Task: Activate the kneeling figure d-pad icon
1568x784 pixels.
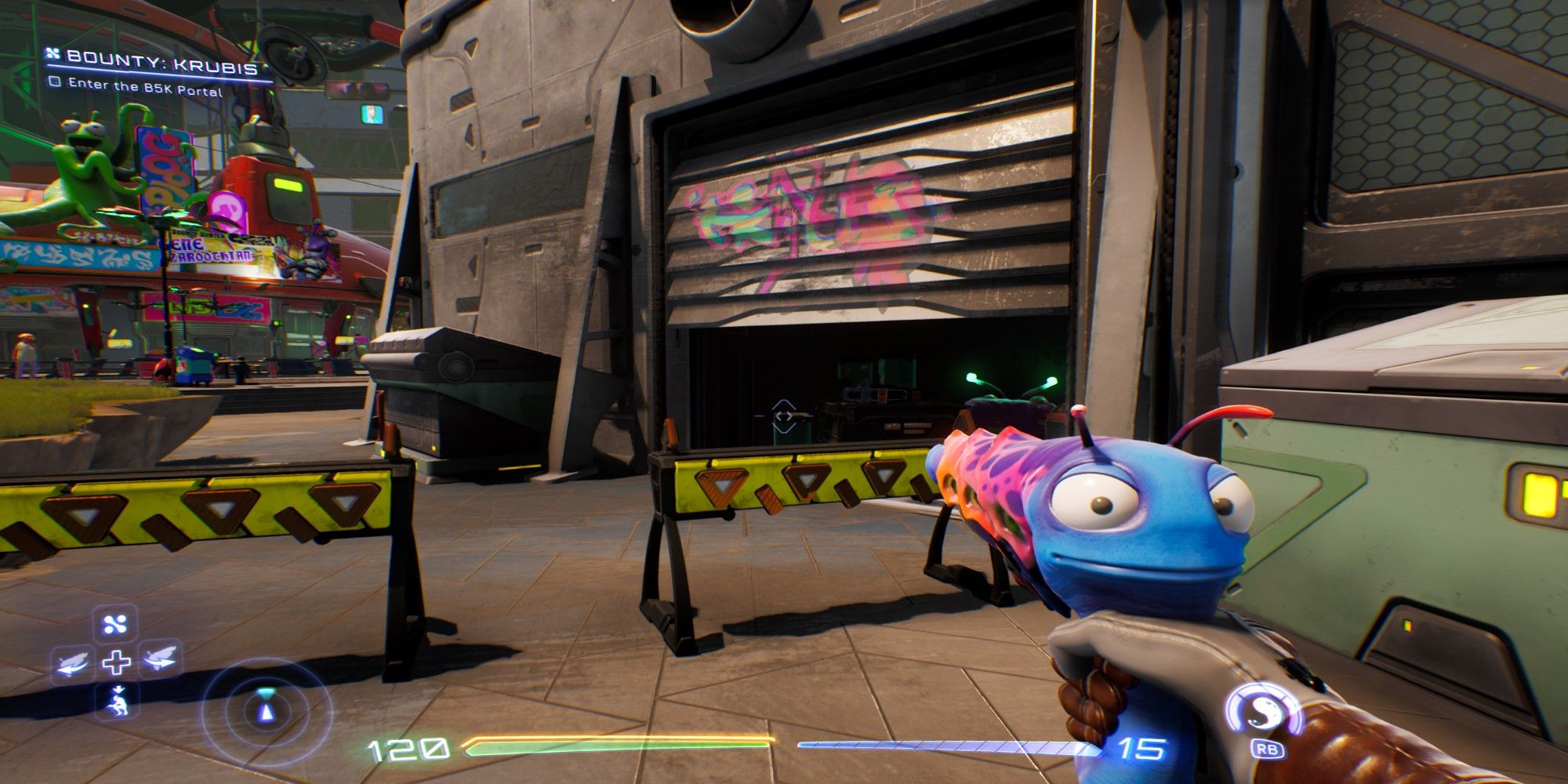Action: [116, 700]
